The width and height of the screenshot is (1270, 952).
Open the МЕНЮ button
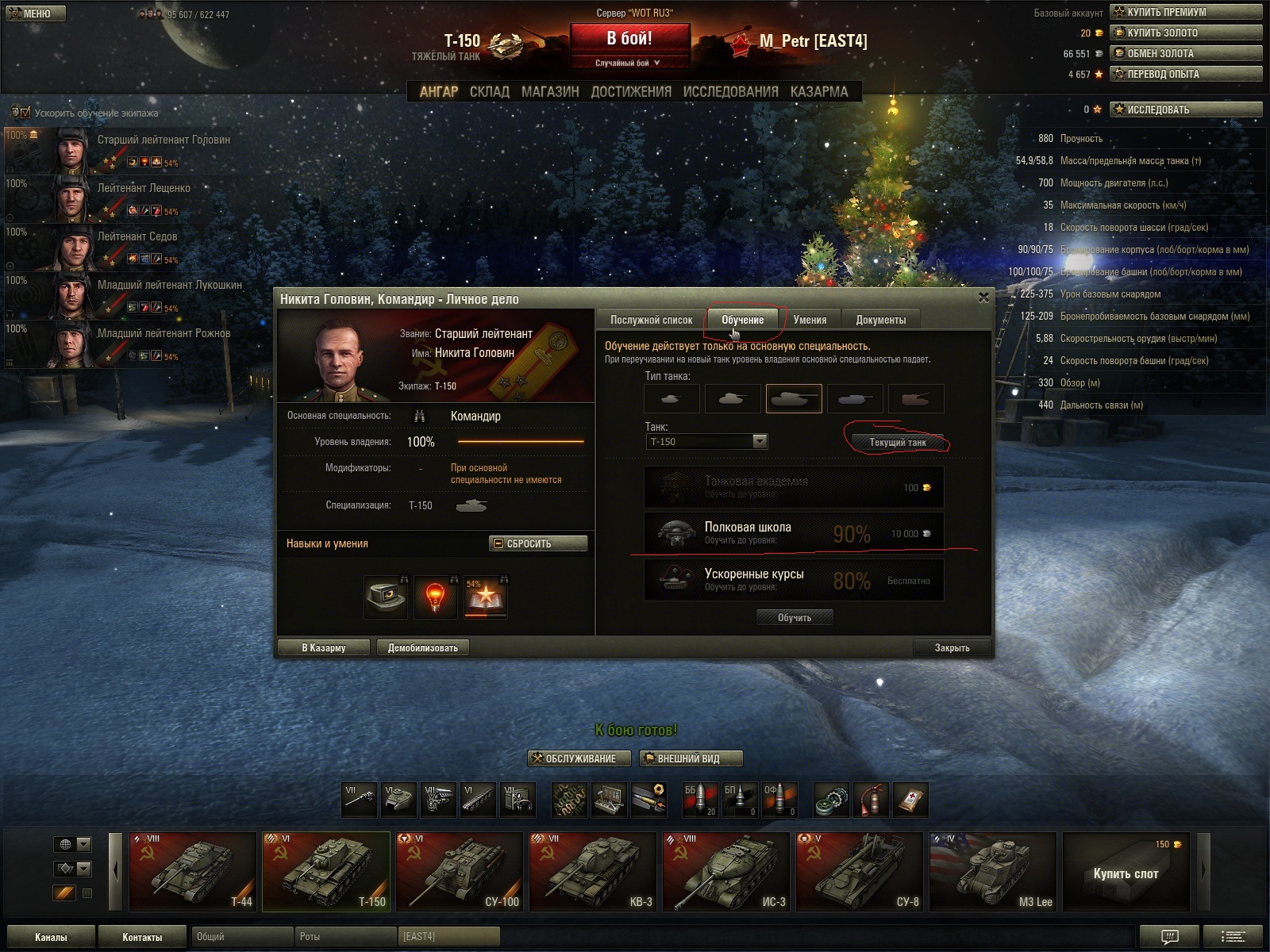point(35,13)
